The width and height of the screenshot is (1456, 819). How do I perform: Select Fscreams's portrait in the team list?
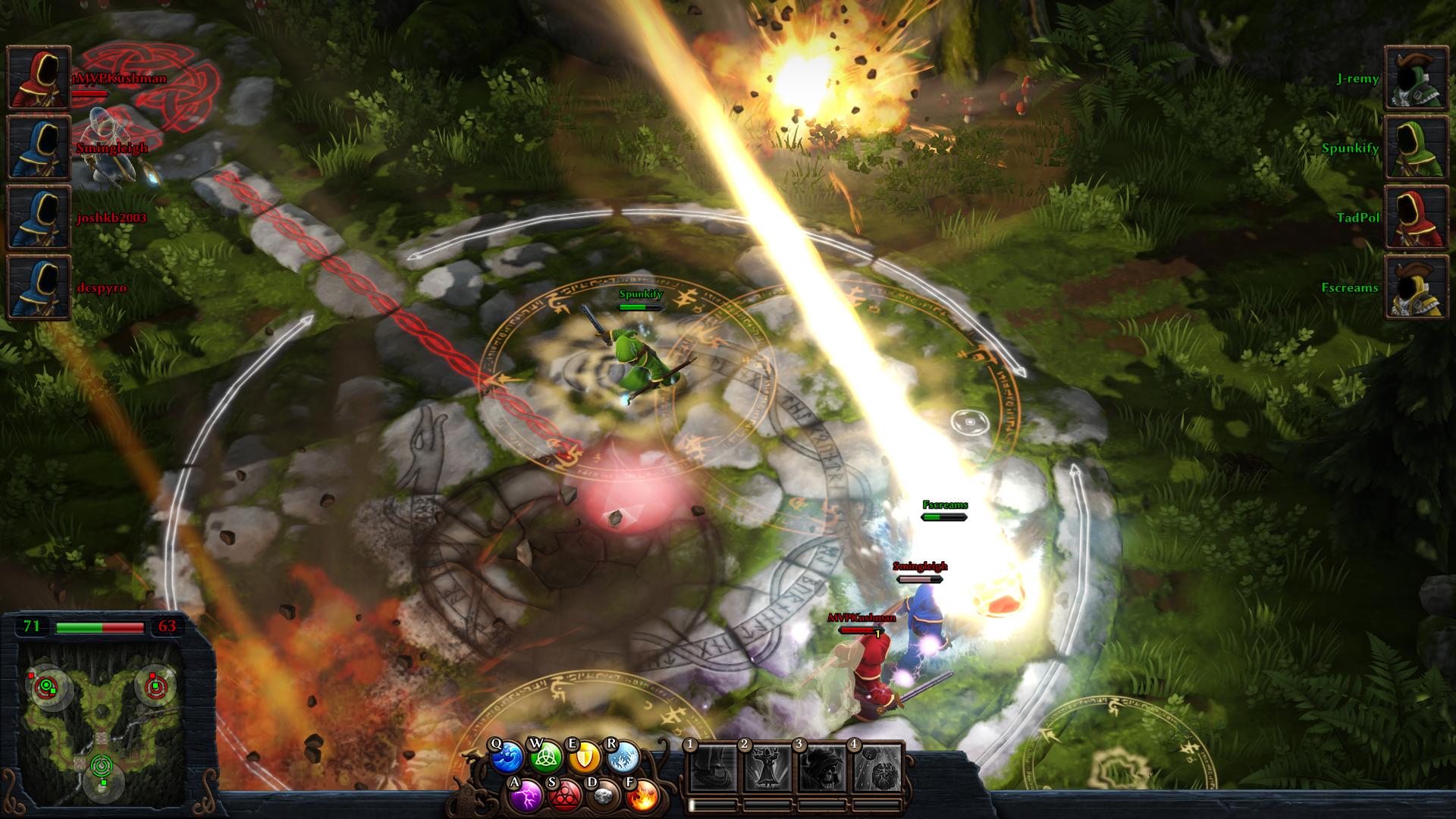click(1417, 287)
